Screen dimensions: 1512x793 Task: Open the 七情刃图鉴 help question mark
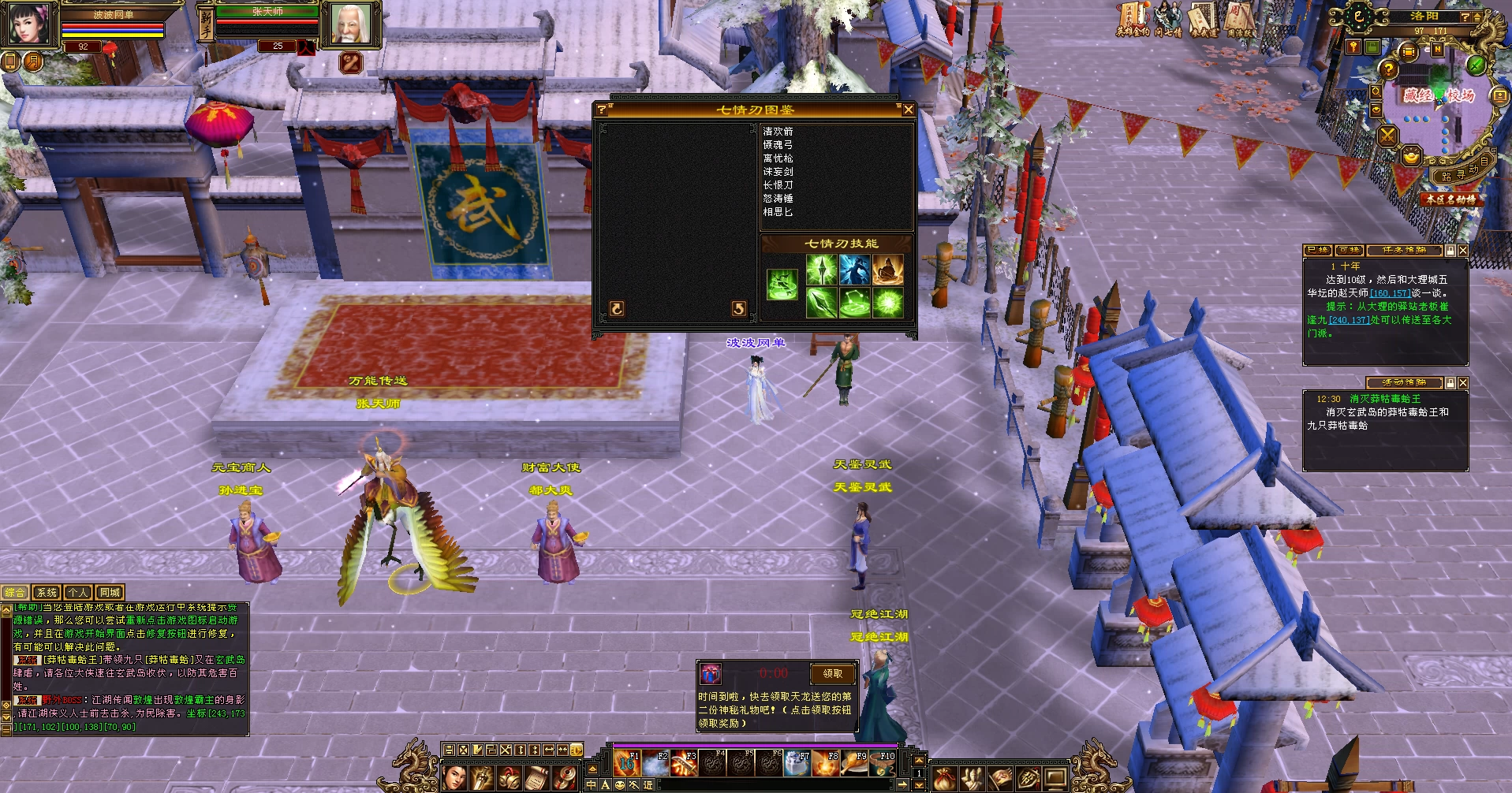click(x=602, y=110)
